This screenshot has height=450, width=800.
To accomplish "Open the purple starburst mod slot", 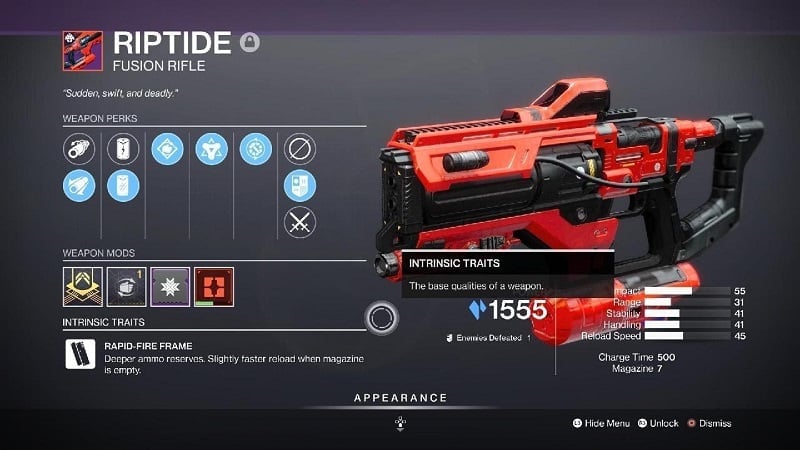I will pos(170,286).
